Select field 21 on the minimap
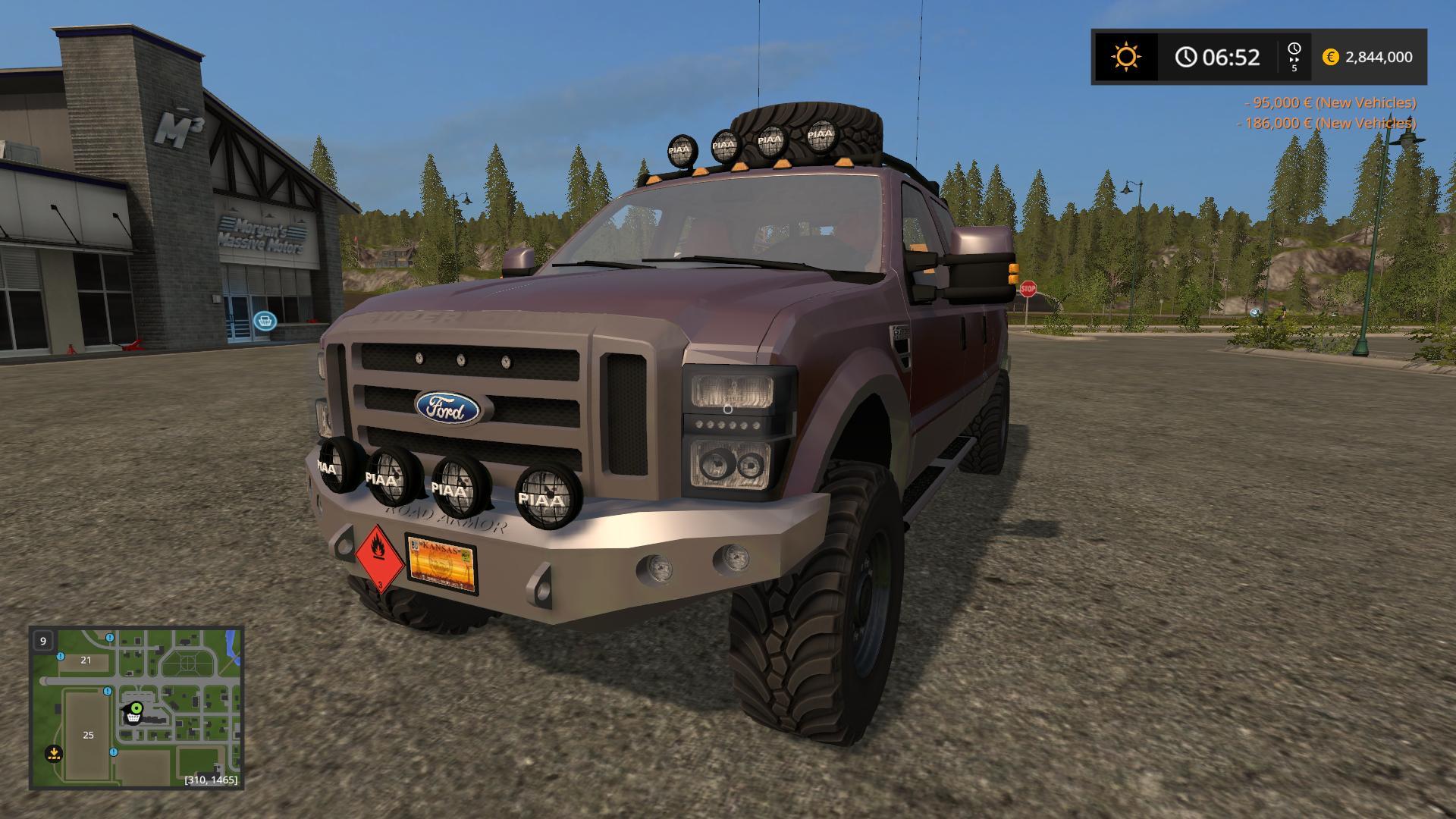 click(85, 661)
